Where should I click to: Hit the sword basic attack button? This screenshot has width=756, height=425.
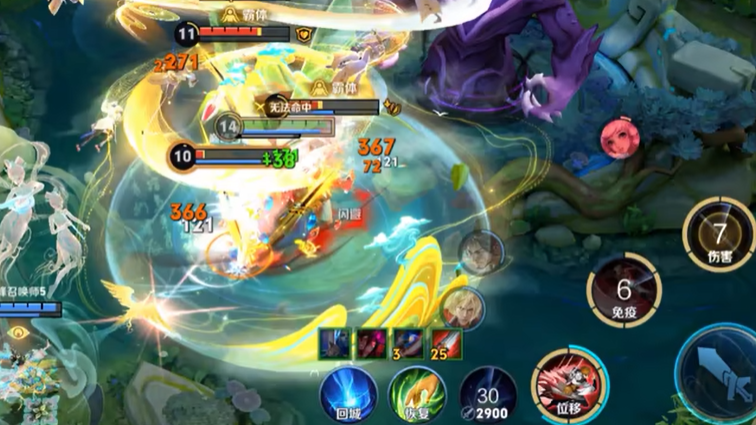[x=722, y=372]
